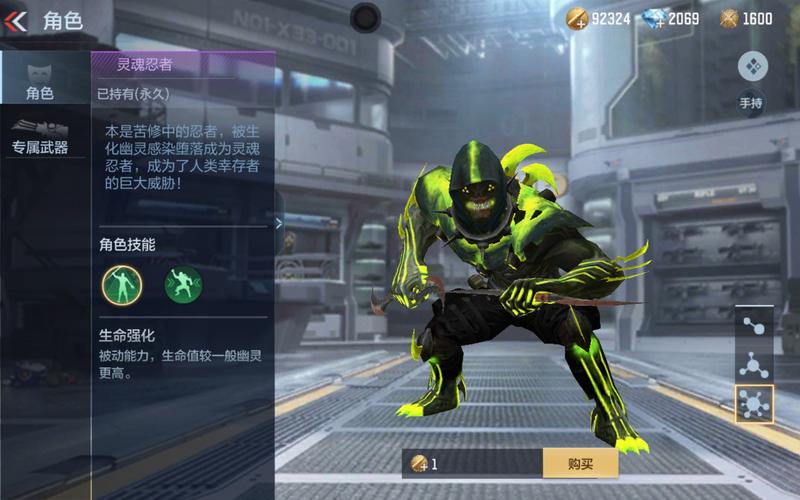The height and width of the screenshot is (500, 800).
Task: Select the second green character skill icon
Action: pyautogui.click(x=183, y=285)
